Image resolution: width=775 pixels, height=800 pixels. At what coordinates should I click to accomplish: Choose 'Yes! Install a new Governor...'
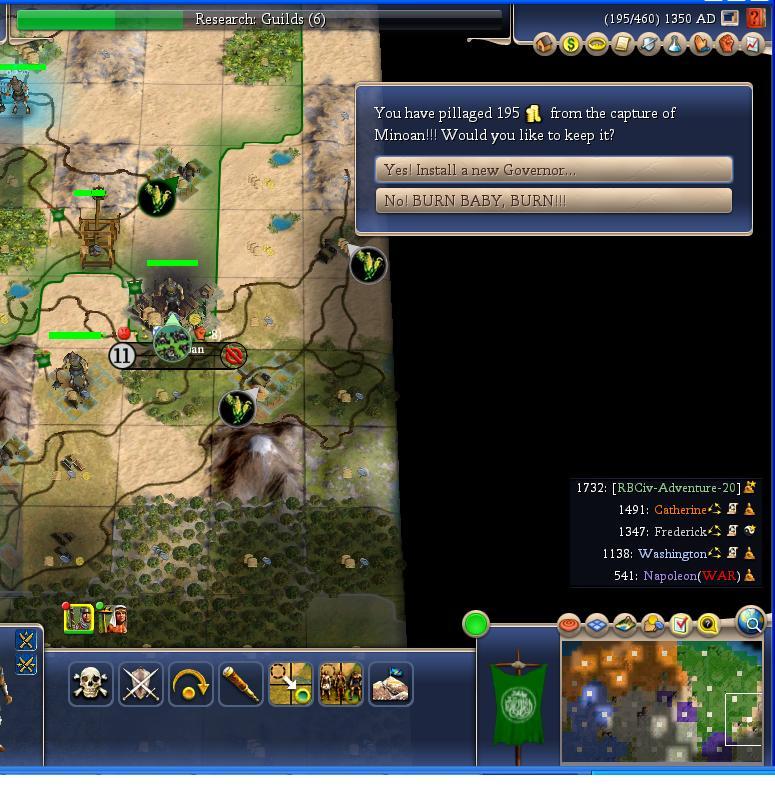click(x=553, y=170)
